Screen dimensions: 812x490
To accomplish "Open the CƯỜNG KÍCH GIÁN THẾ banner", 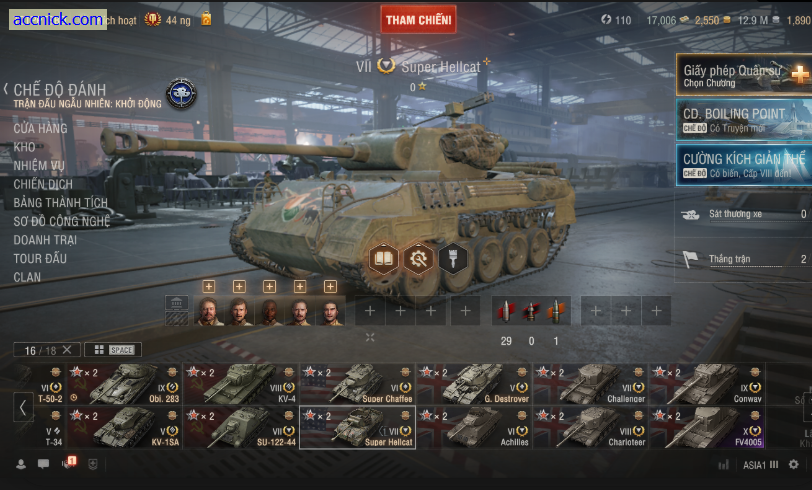I will tap(744, 164).
